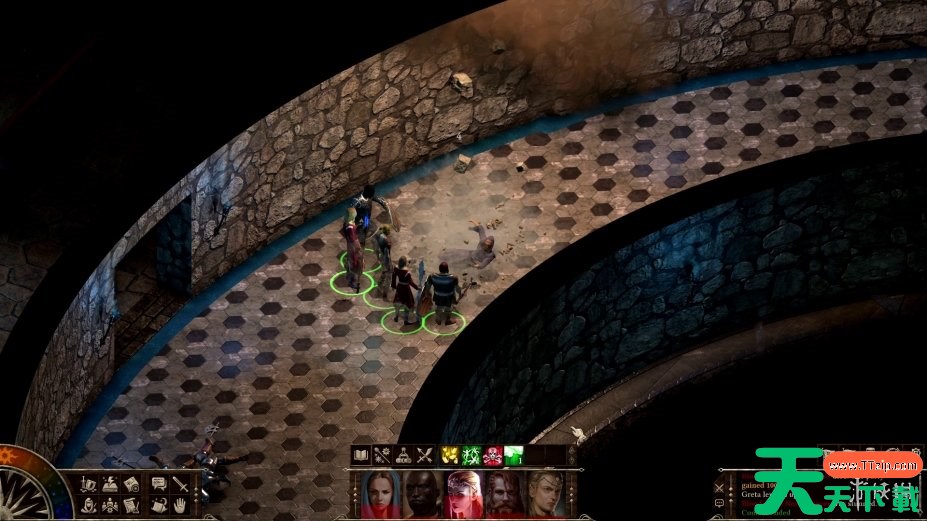Open the spellbook on the action bar
The width and height of the screenshot is (927, 521).
361,456
